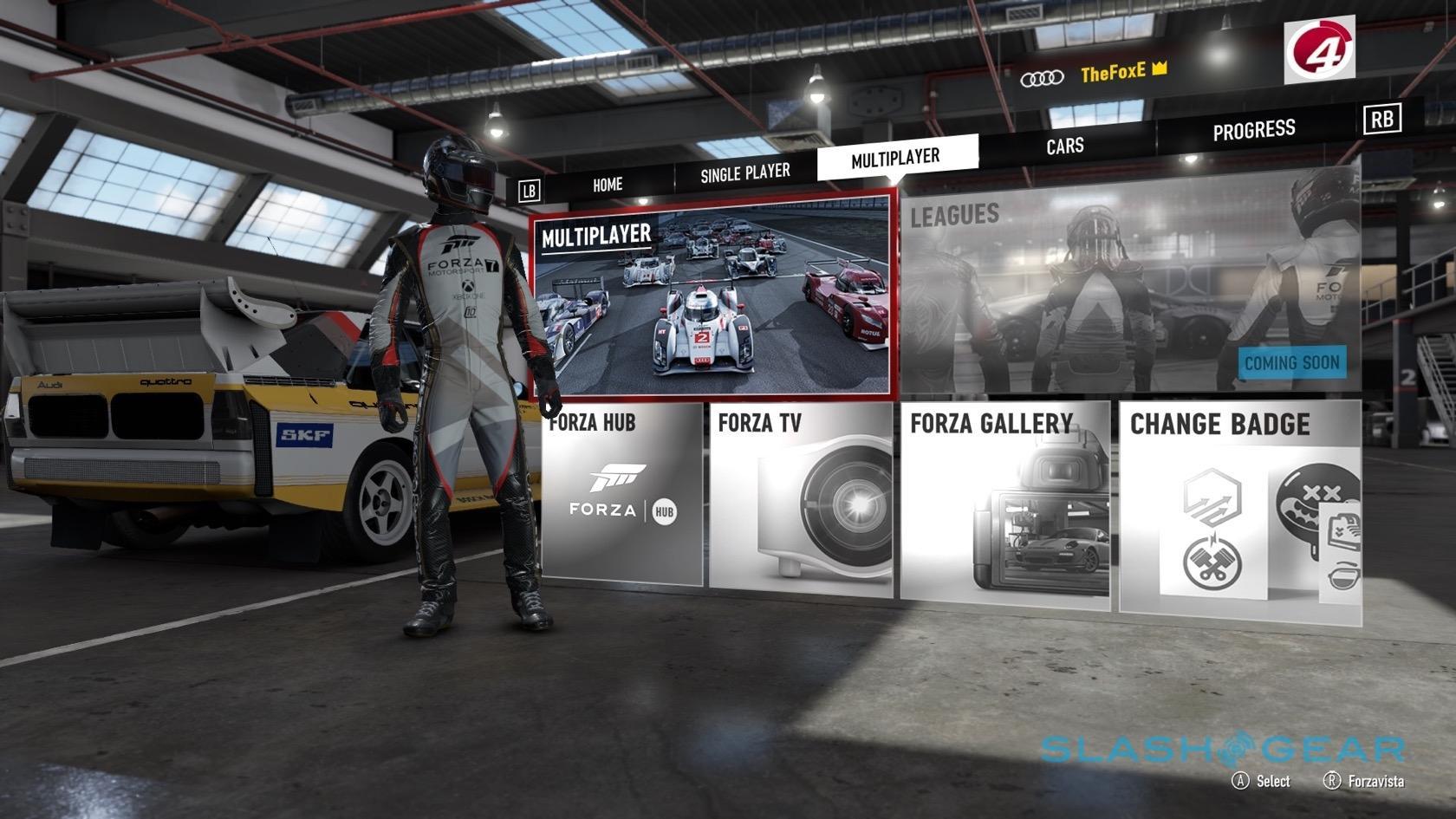
Task: Go to the Cars tab
Action: (x=1064, y=146)
